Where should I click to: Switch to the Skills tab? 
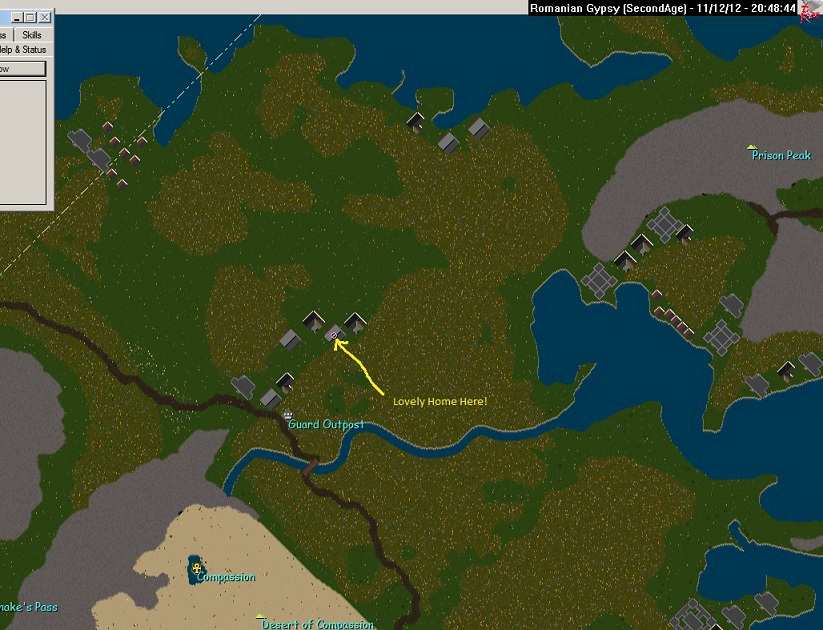coord(32,34)
